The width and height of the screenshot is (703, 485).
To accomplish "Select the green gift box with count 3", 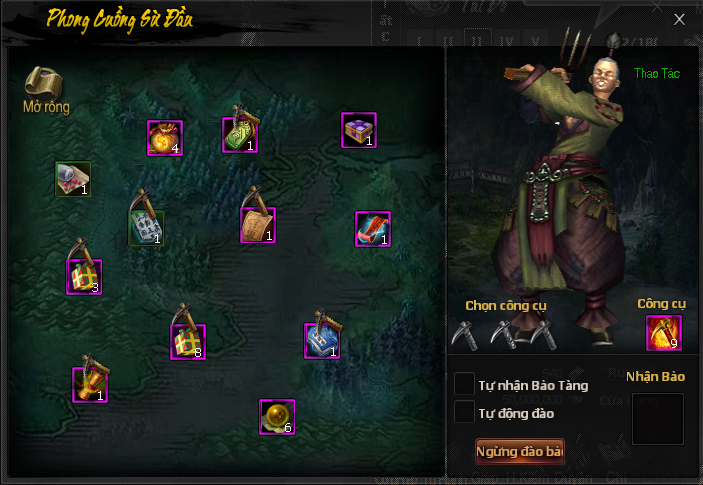I will click(x=84, y=276).
